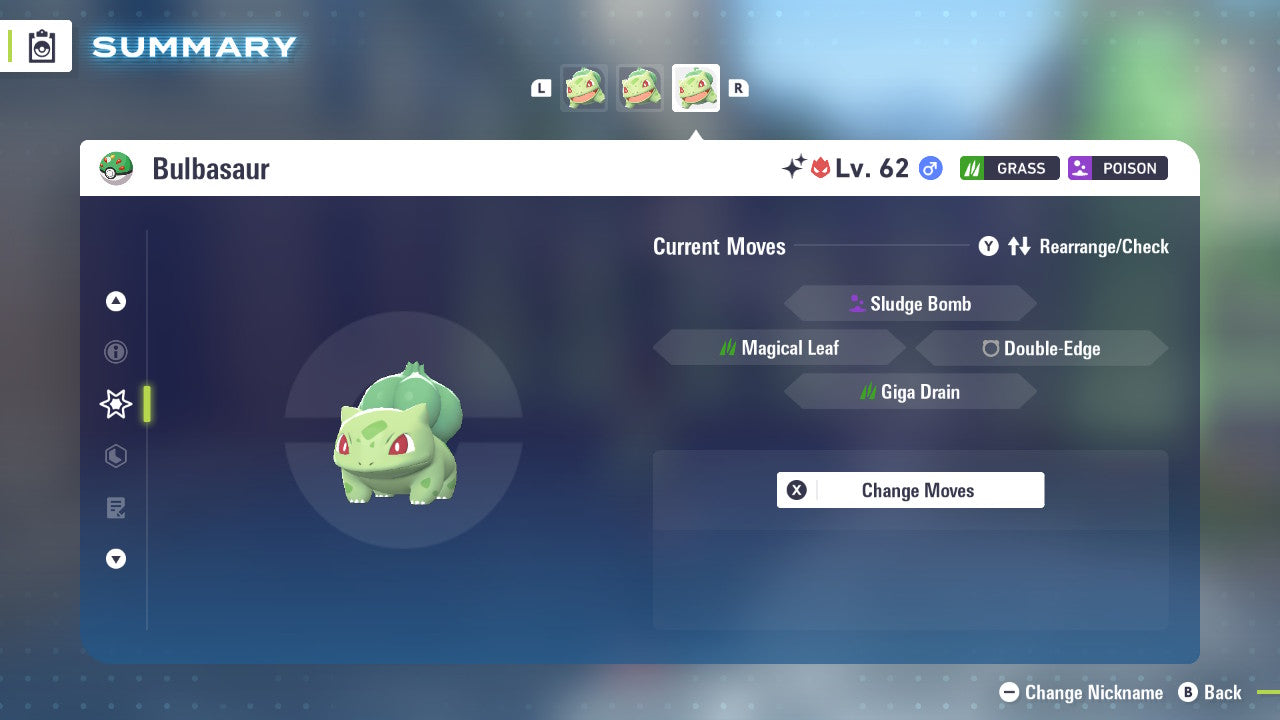Open the info page in the sidebar
Screen dimensions: 1280x720
pyautogui.click(x=116, y=352)
